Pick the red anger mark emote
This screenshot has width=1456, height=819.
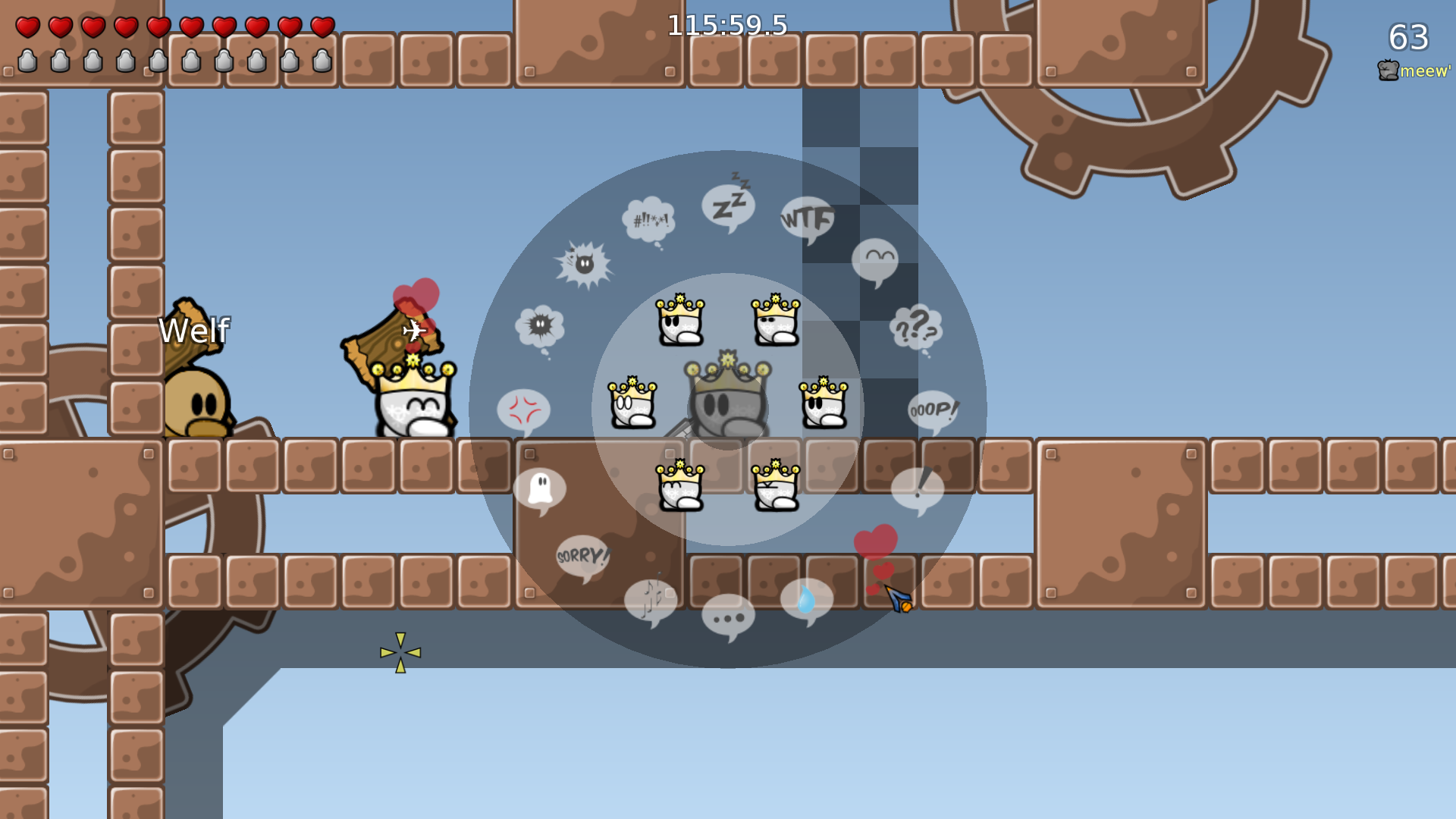click(523, 410)
